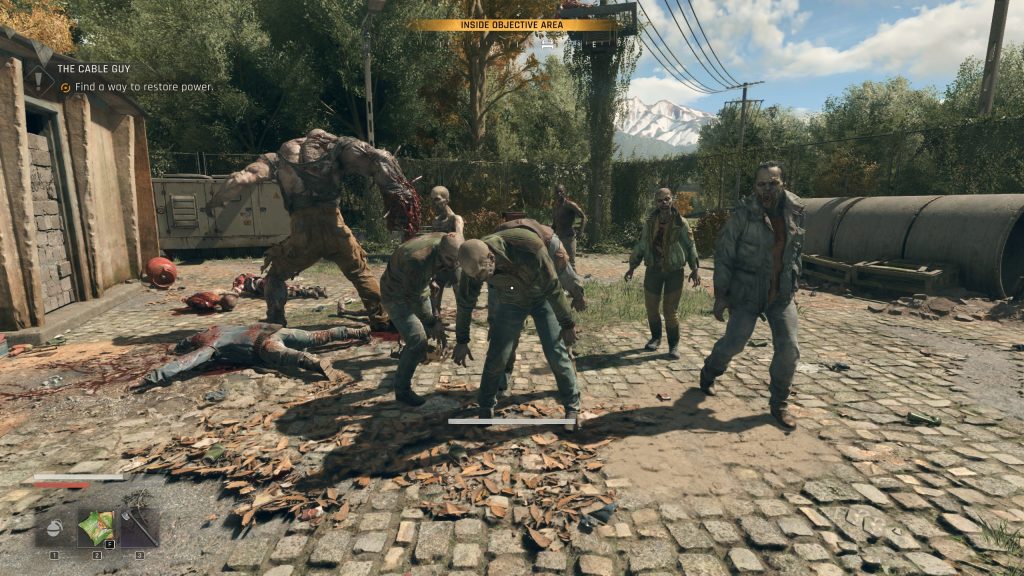Select the green snack packet slot
Screen dimensions: 1024x576
(97, 528)
